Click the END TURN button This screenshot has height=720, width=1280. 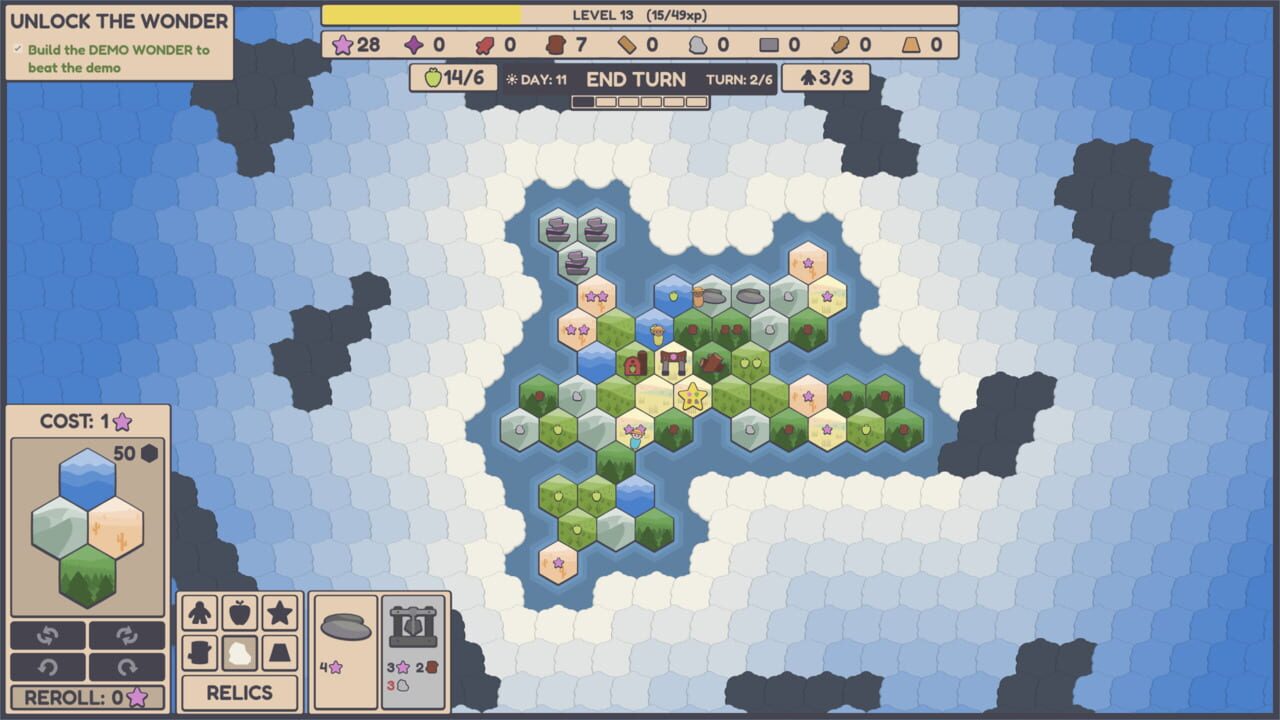tap(636, 78)
